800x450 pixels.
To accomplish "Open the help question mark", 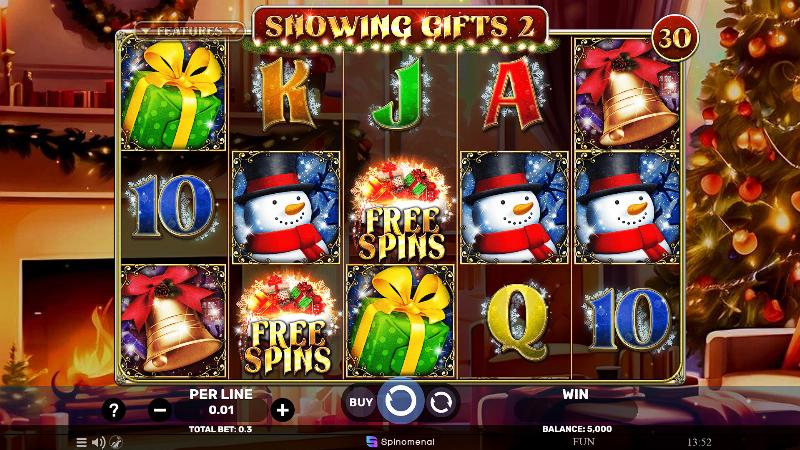I will [x=115, y=409].
